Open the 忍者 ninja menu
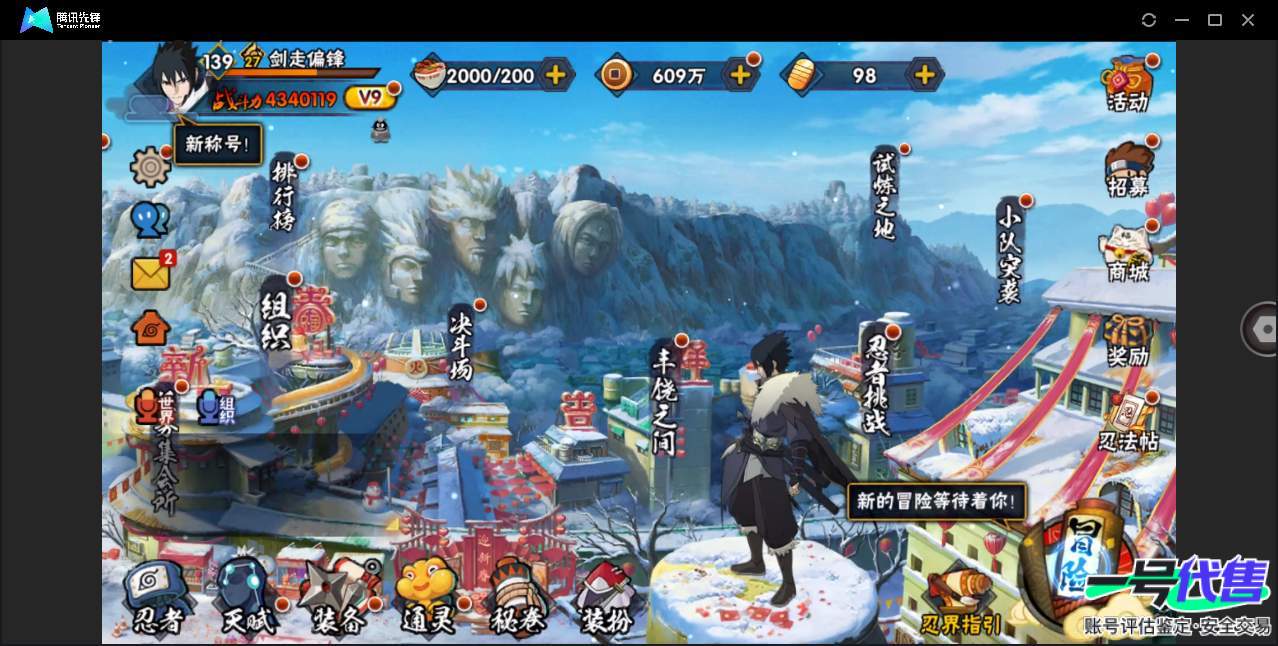Screen dimensions: 1278x646 pyautogui.click(x=158, y=599)
